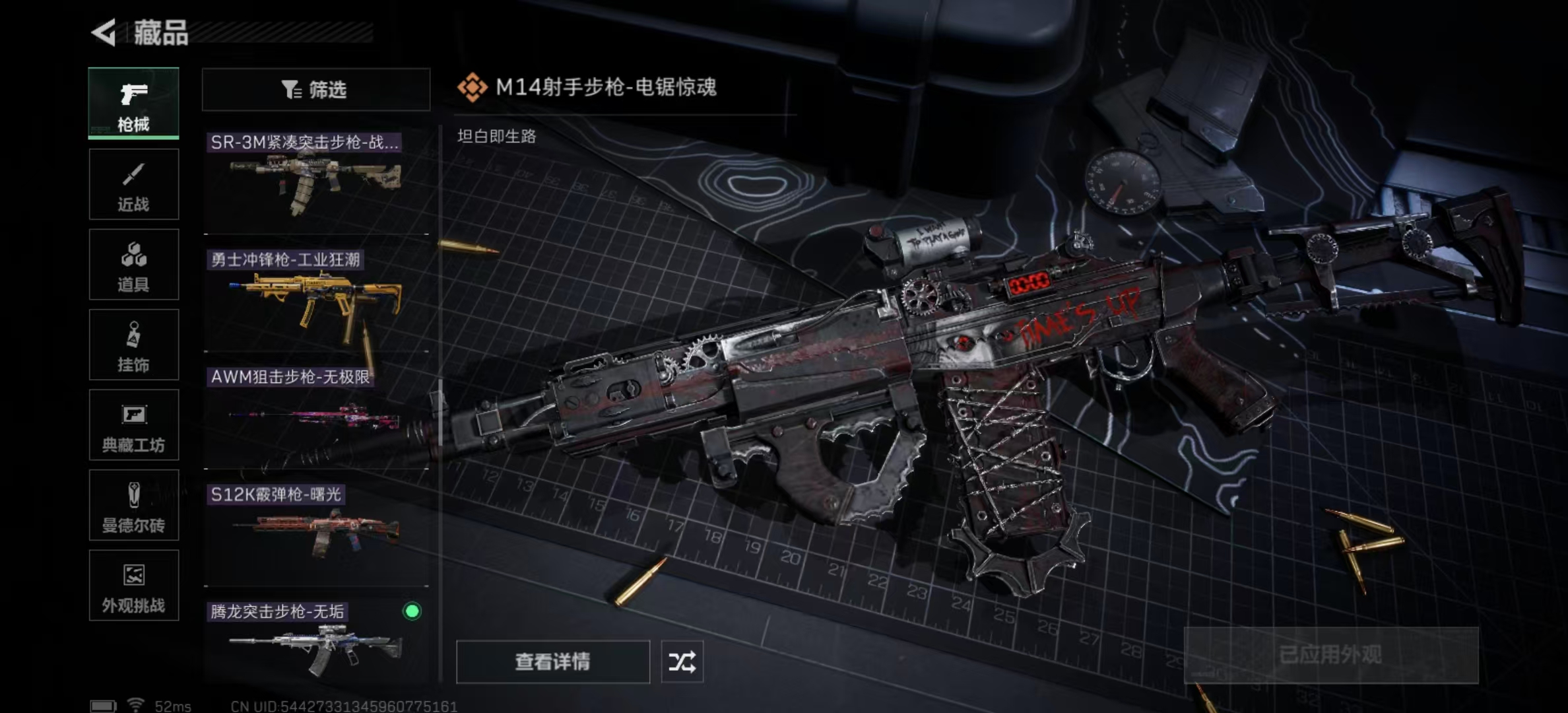The image size is (1568, 713).
Task: Select the 道具 items category
Action: point(133,265)
